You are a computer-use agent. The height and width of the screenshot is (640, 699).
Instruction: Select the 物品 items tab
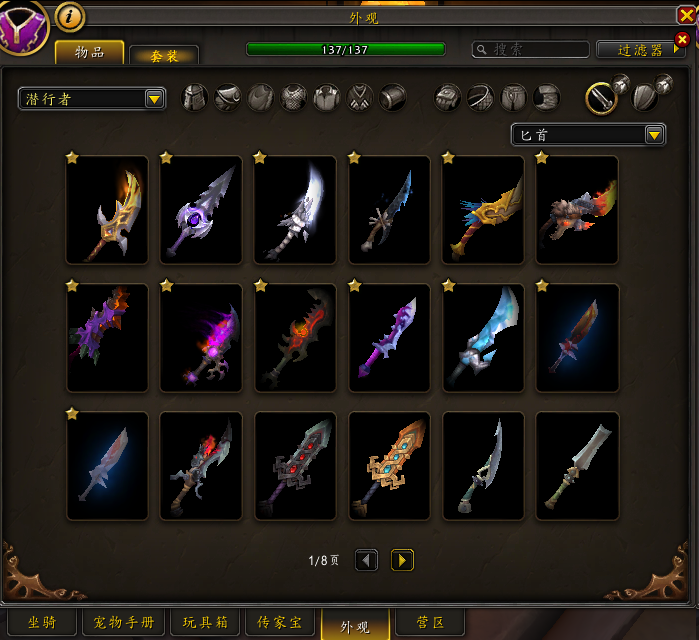90,52
